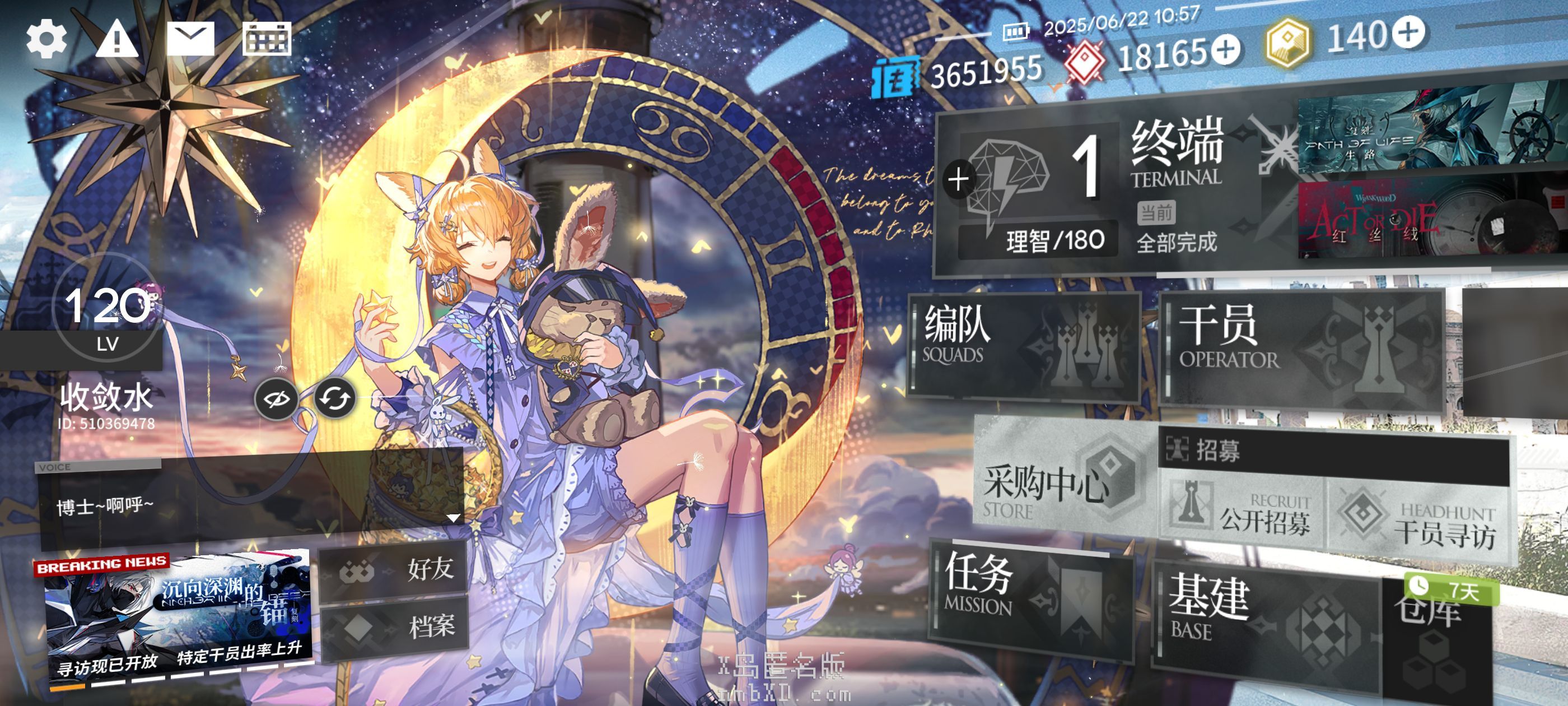
Task: Open the calendar events icon
Action: coord(267,39)
